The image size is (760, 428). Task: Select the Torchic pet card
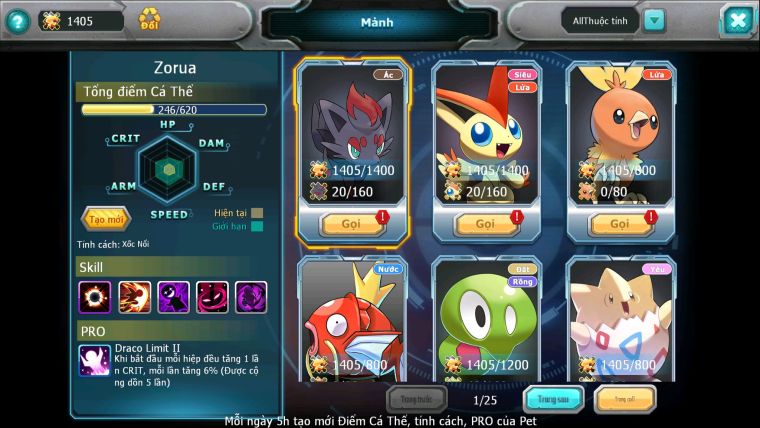coord(620,130)
